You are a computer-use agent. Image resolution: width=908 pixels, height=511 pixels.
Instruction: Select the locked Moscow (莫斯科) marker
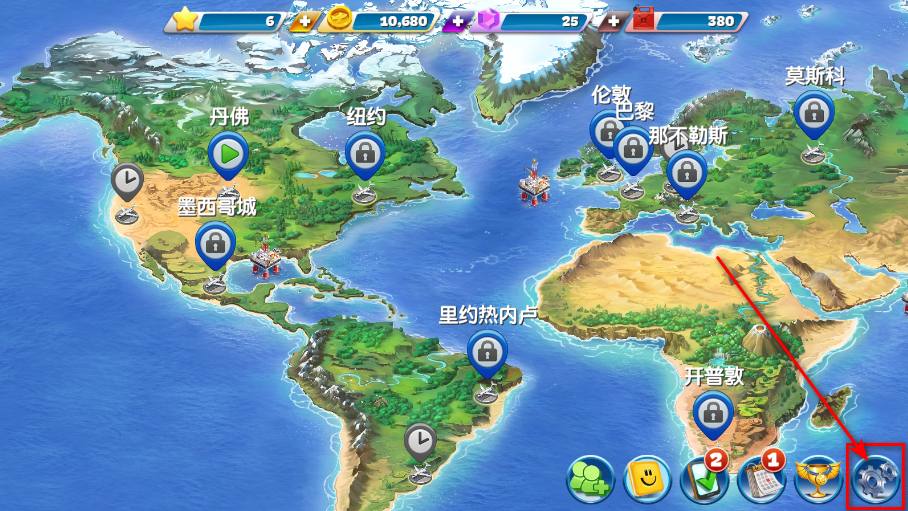[x=814, y=111]
